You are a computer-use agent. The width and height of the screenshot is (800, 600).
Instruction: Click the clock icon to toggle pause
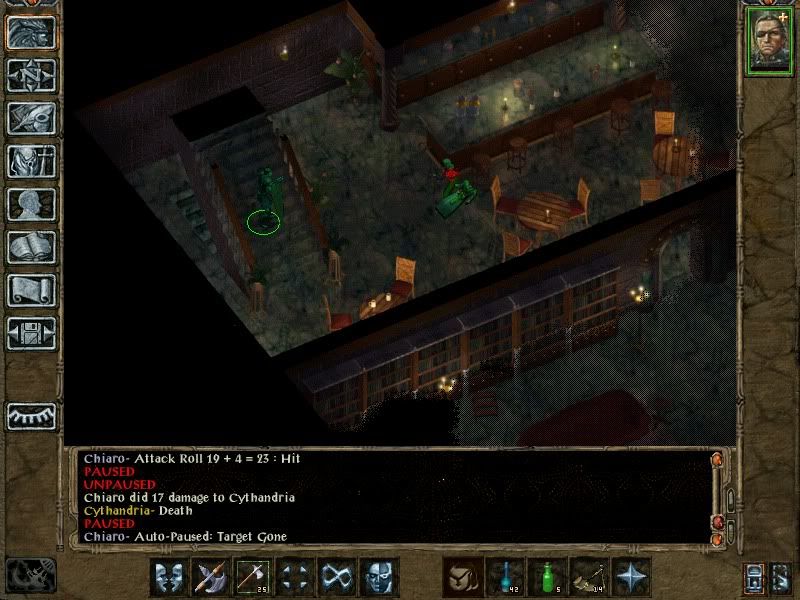coord(31,575)
